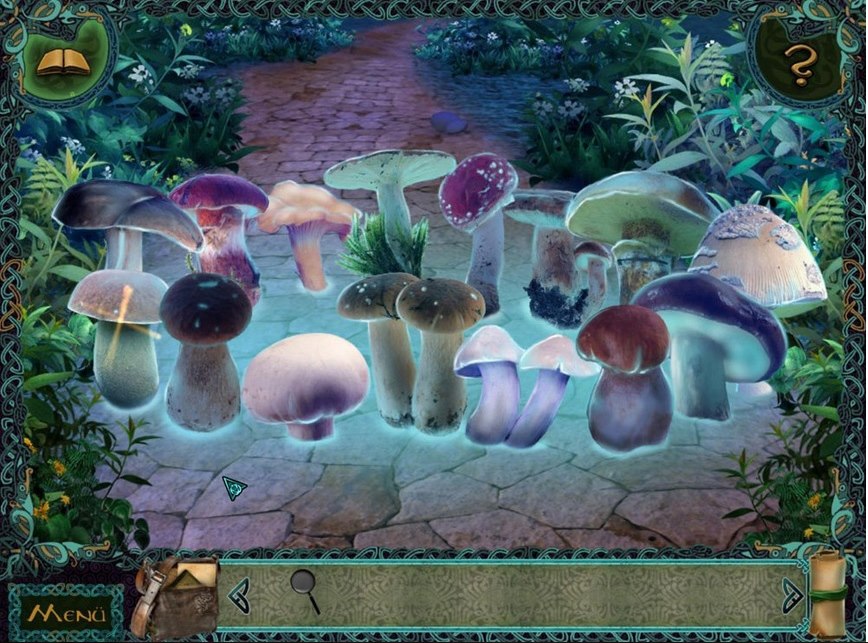This screenshot has width=868, height=643.
Task: Select the magnifying glass in the inventory
Action: click(304, 589)
